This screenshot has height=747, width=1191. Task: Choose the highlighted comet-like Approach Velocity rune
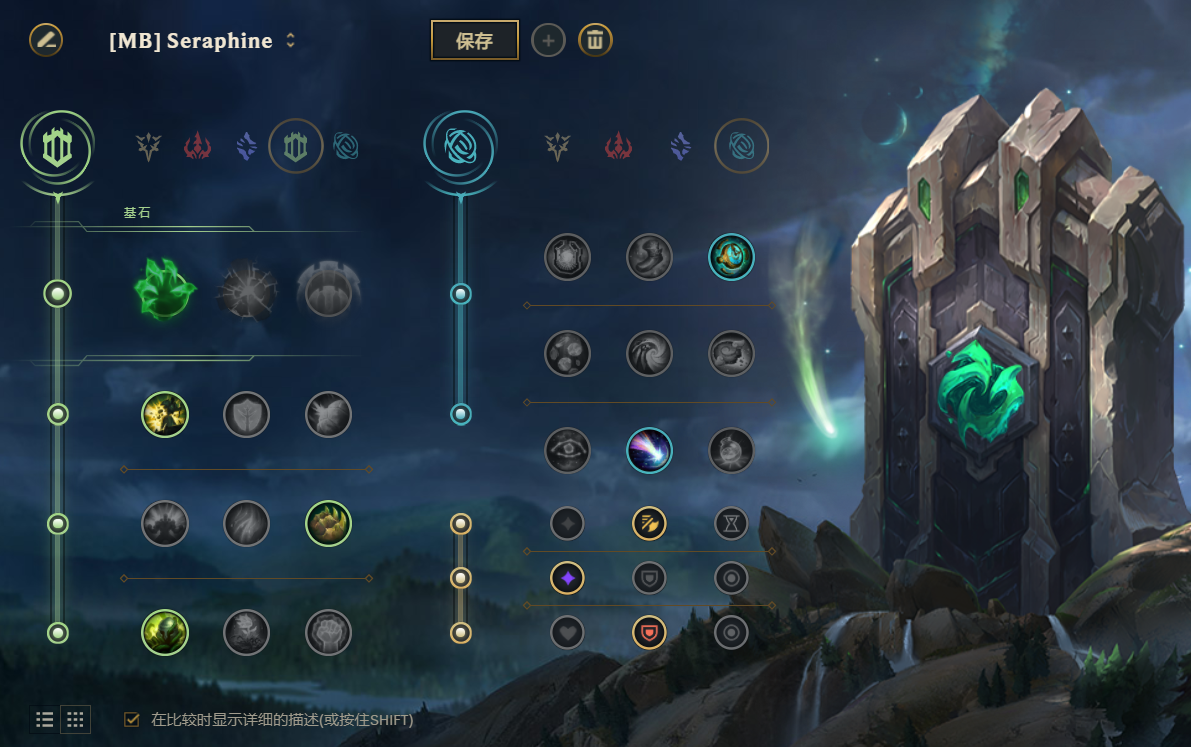650,450
